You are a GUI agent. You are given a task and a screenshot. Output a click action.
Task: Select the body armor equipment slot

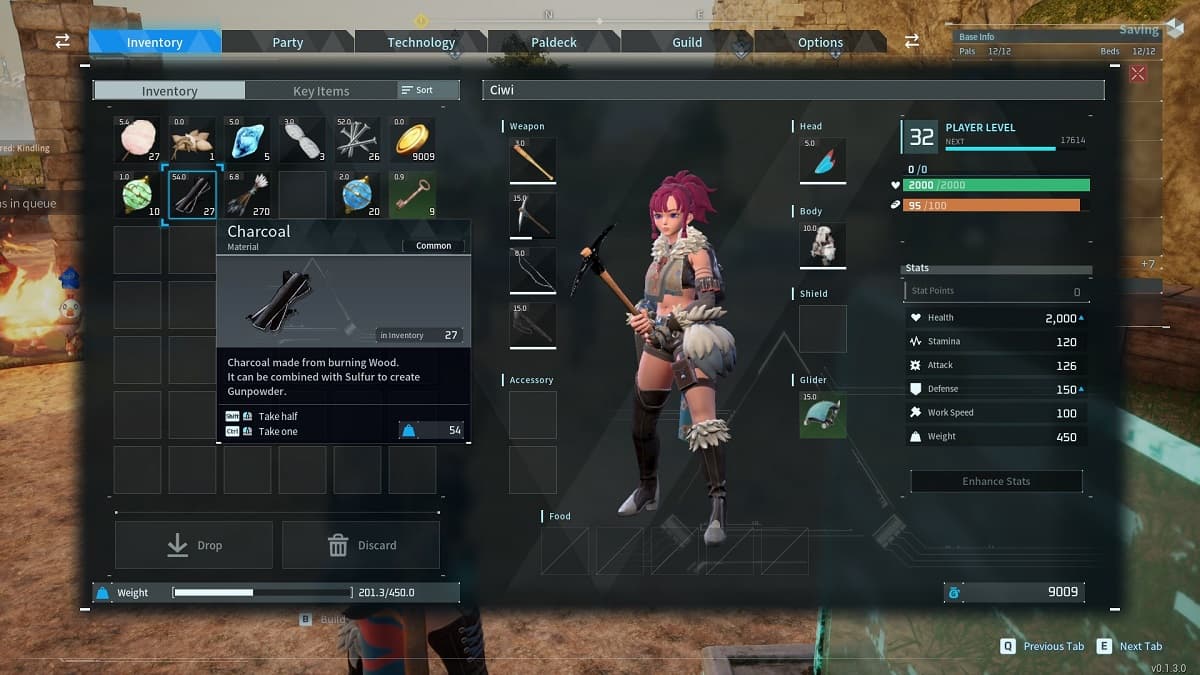(x=823, y=245)
